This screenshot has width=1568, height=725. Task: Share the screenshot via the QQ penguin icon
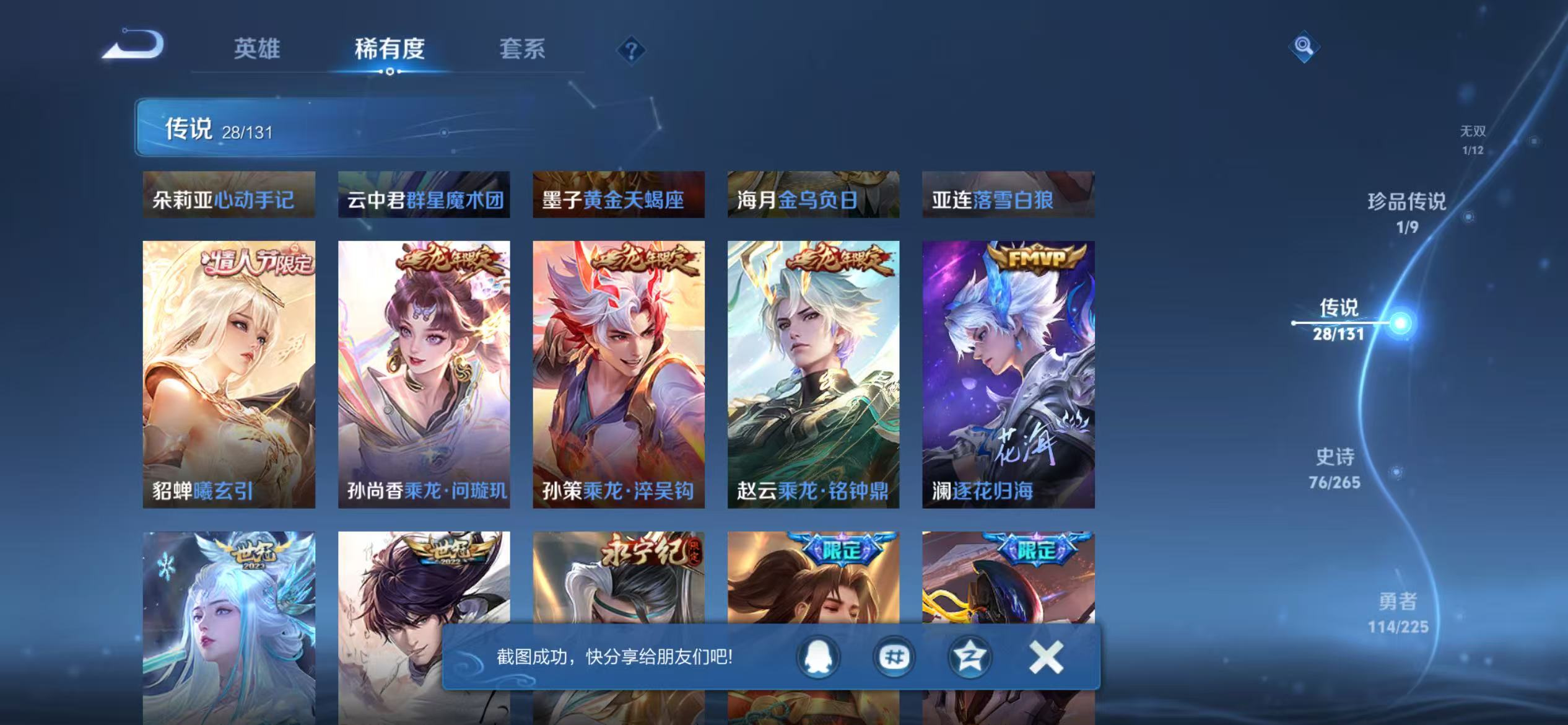tap(817, 657)
